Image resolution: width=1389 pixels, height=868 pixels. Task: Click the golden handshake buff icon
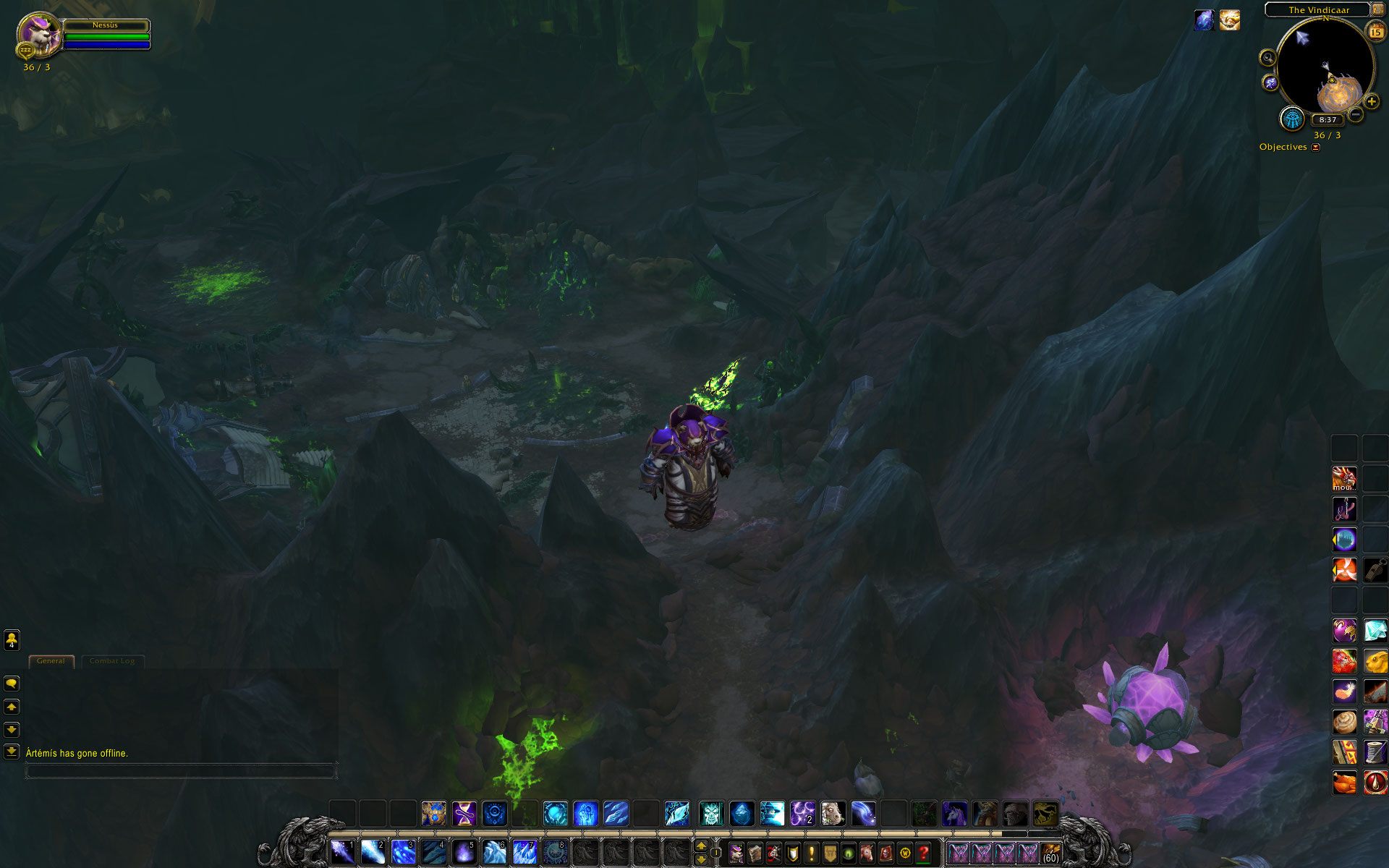pyautogui.click(x=1230, y=20)
